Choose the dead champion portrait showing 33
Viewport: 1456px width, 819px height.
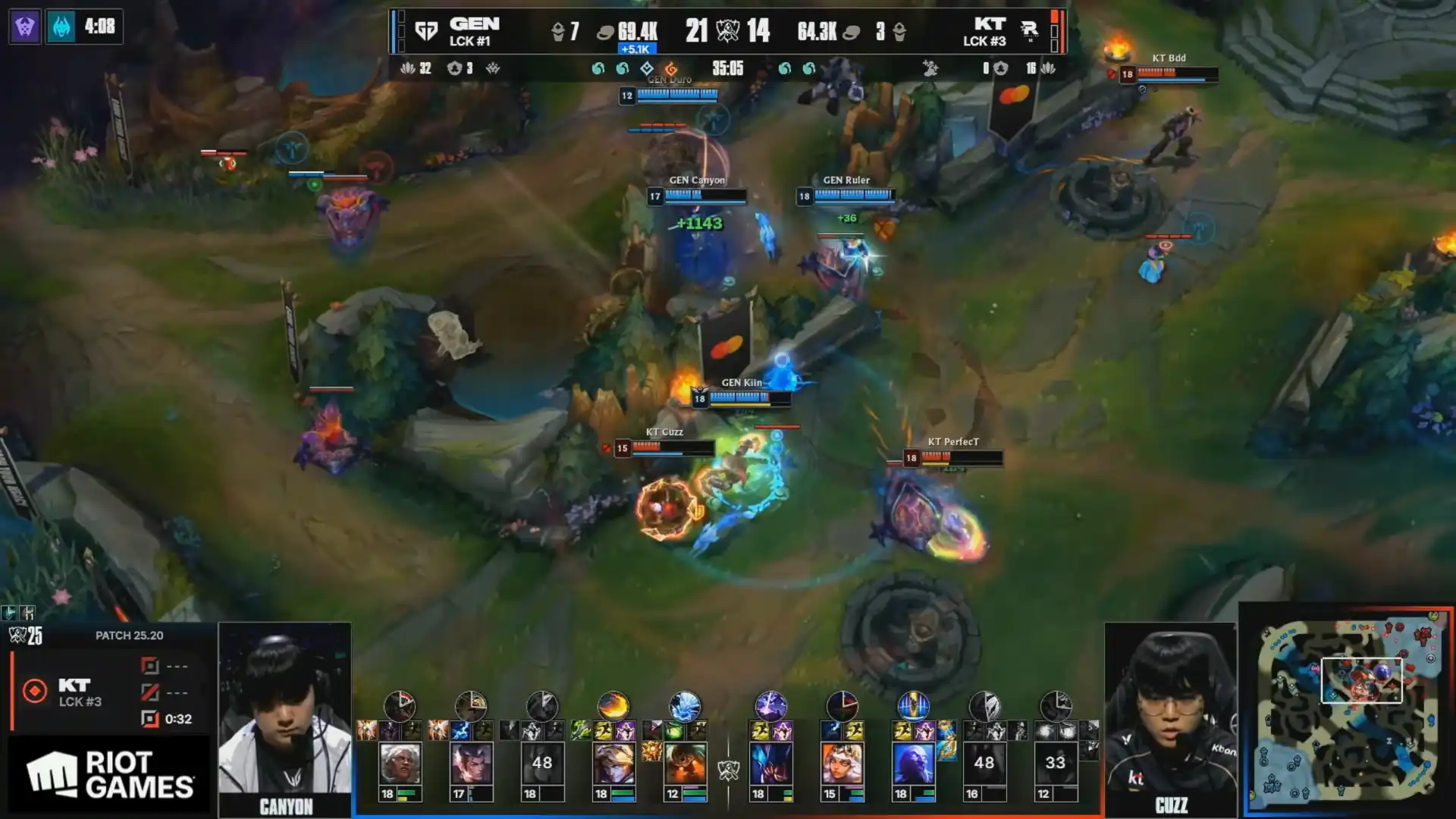[1055, 763]
